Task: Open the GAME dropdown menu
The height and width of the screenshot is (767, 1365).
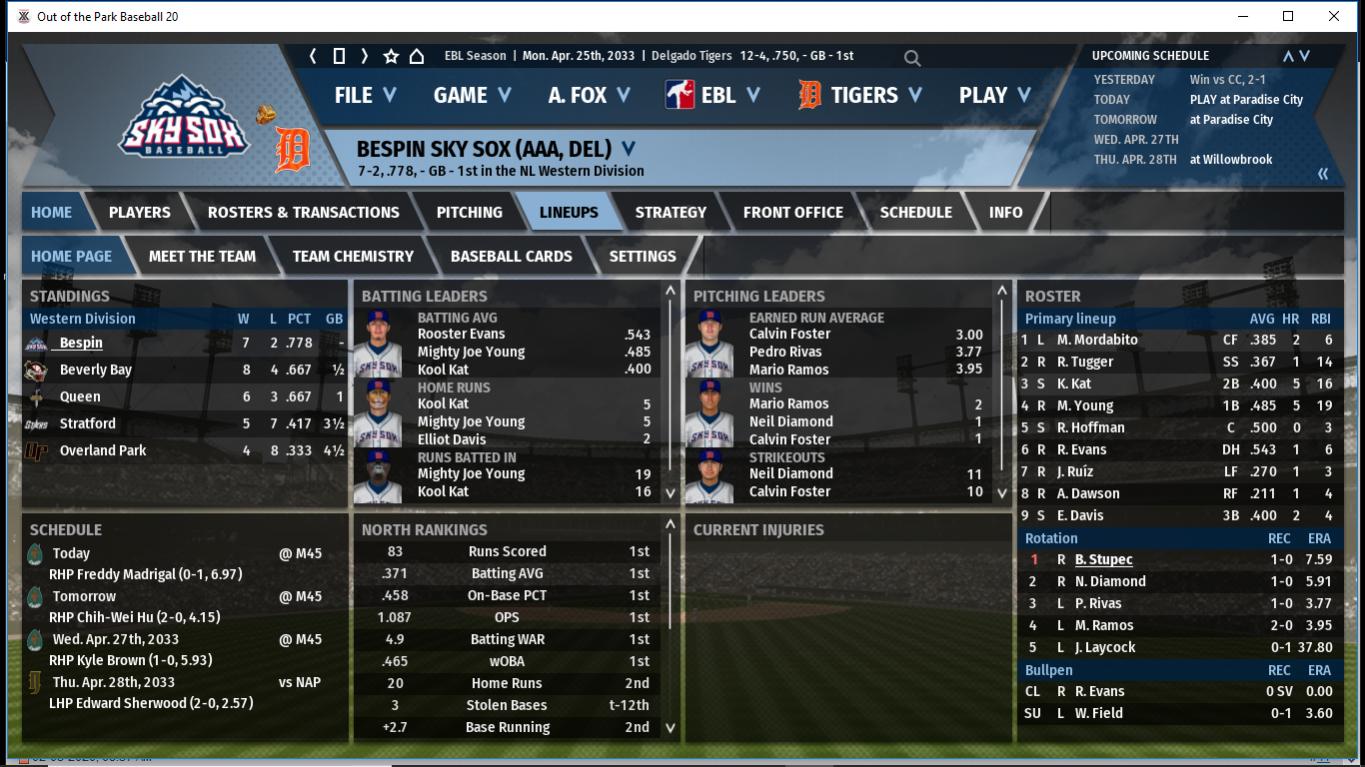Action: [x=472, y=95]
